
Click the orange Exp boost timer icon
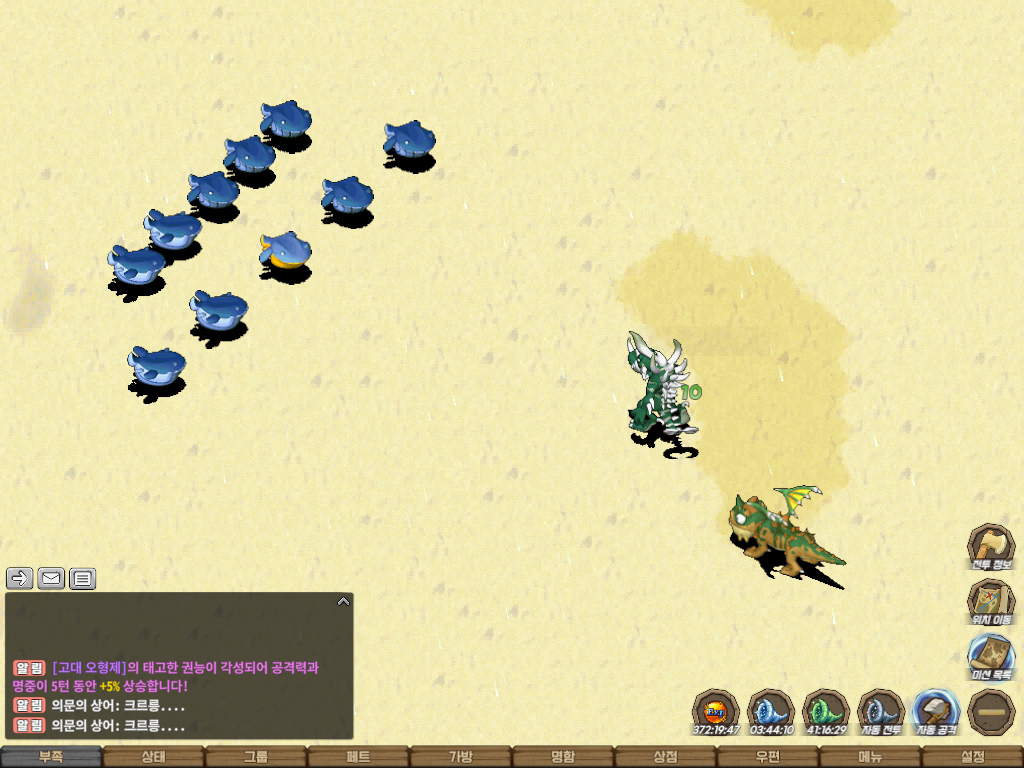pyautogui.click(x=716, y=711)
